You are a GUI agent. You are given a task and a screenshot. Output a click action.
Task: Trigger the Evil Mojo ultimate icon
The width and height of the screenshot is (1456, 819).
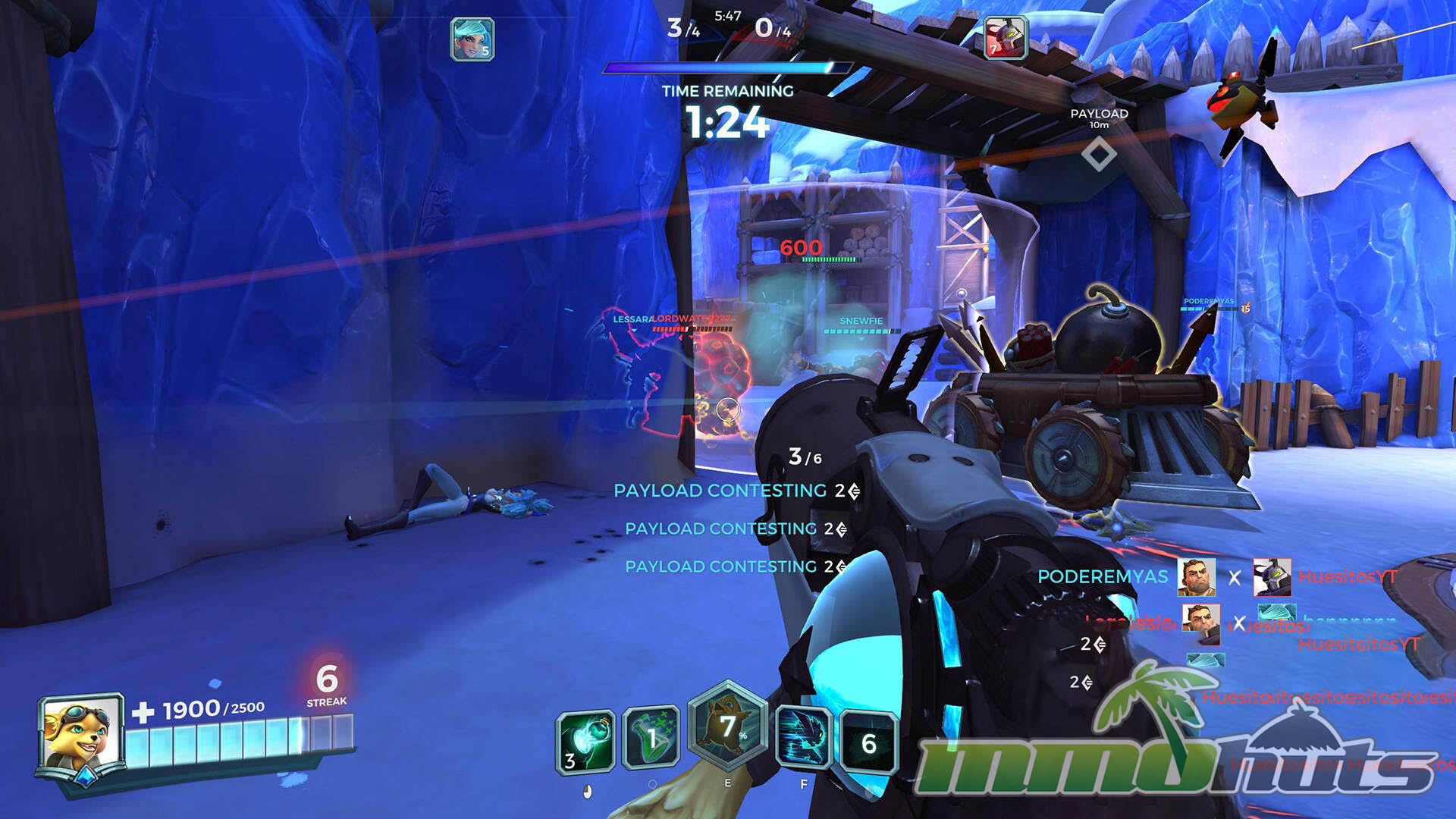tap(727, 726)
